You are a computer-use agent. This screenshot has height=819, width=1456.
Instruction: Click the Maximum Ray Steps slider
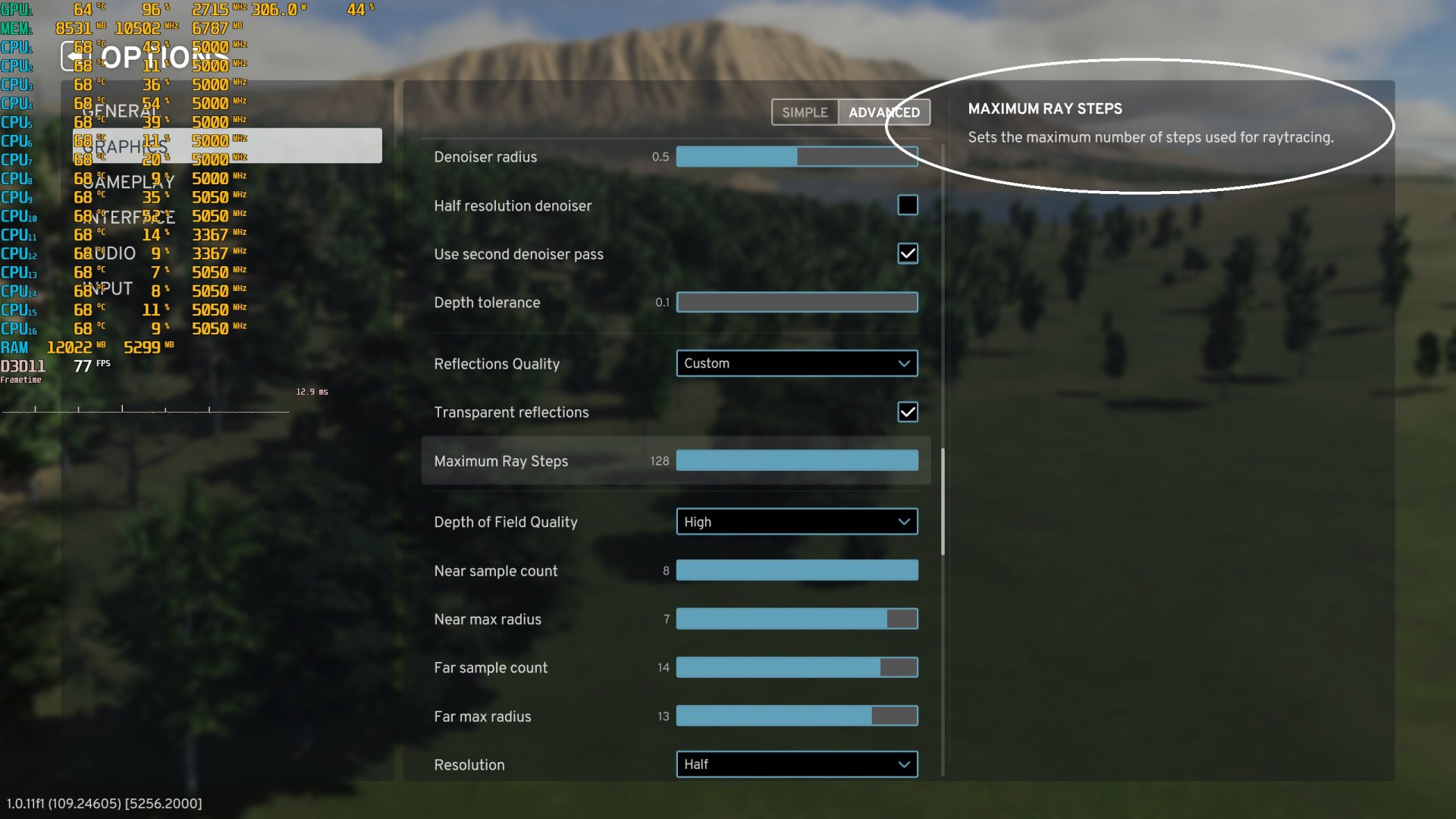pyautogui.click(x=796, y=460)
